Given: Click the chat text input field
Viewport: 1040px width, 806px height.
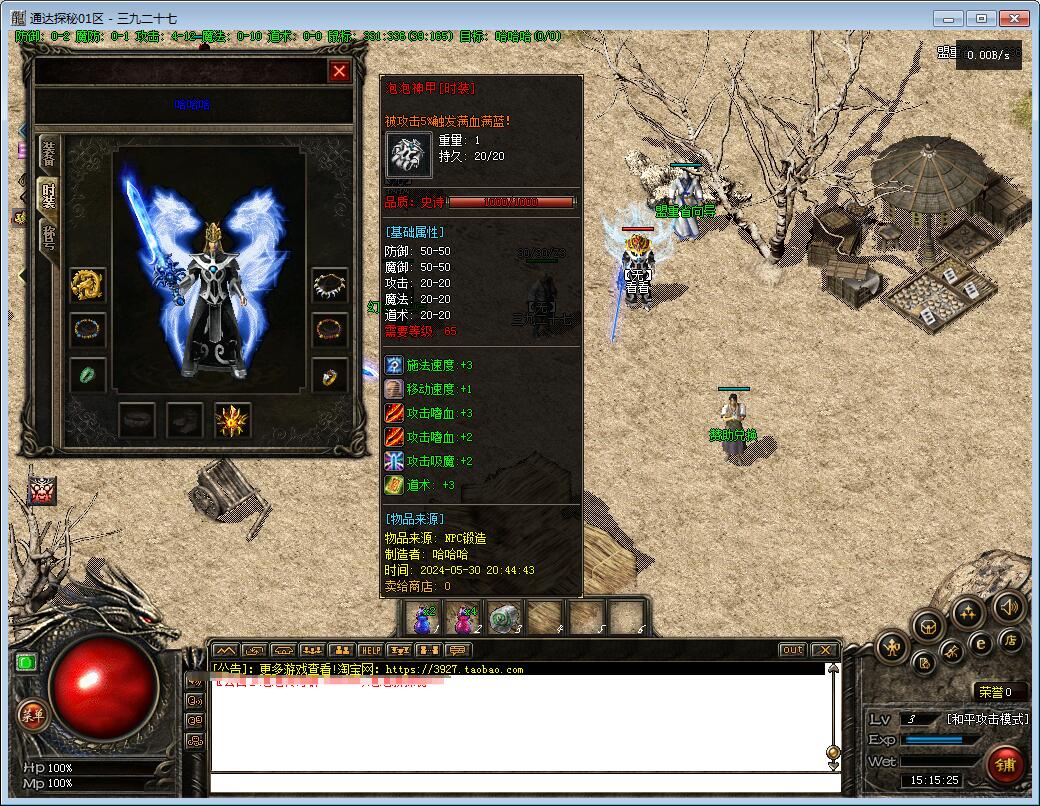Looking at the screenshot, I should [x=520, y=781].
